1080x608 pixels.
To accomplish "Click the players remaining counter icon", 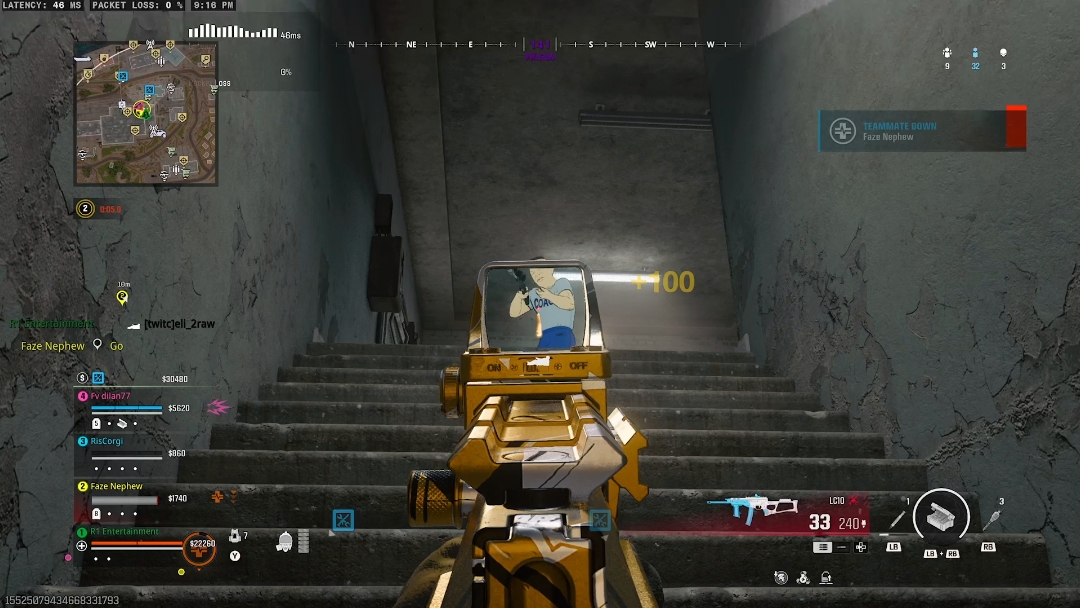I will (975, 54).
